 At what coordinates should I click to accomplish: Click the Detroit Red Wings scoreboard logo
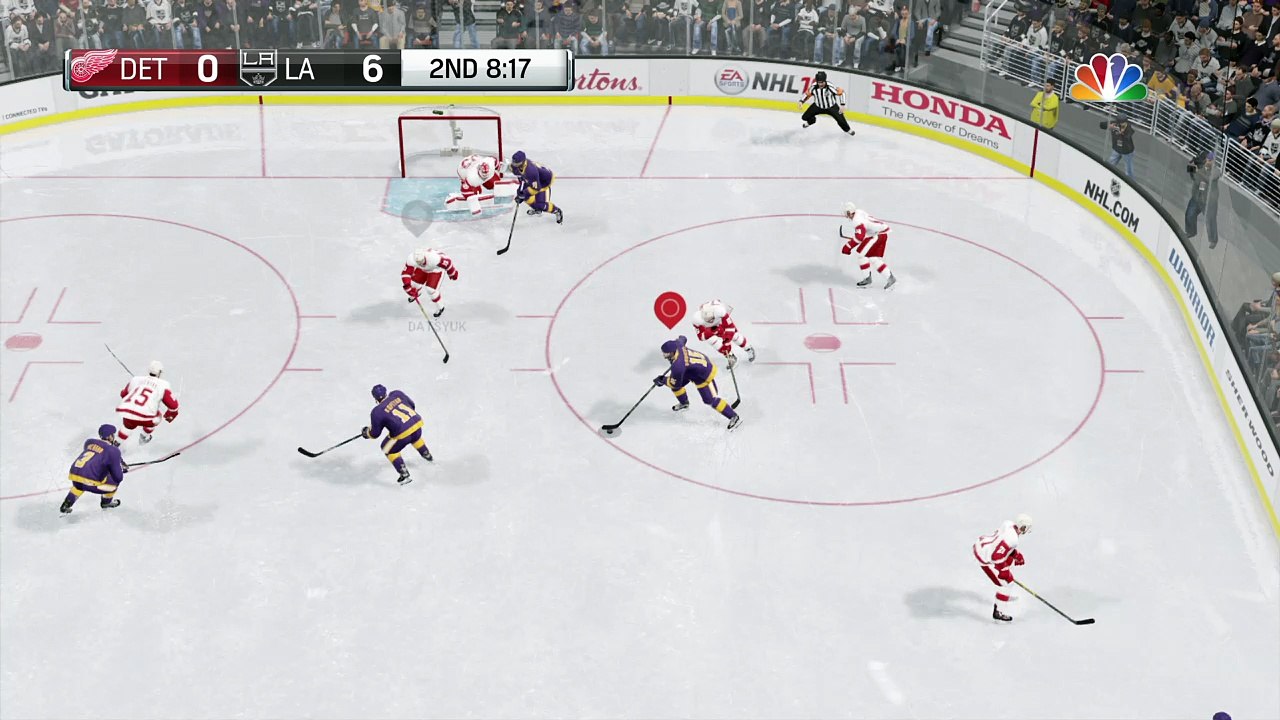pos(92,69)
